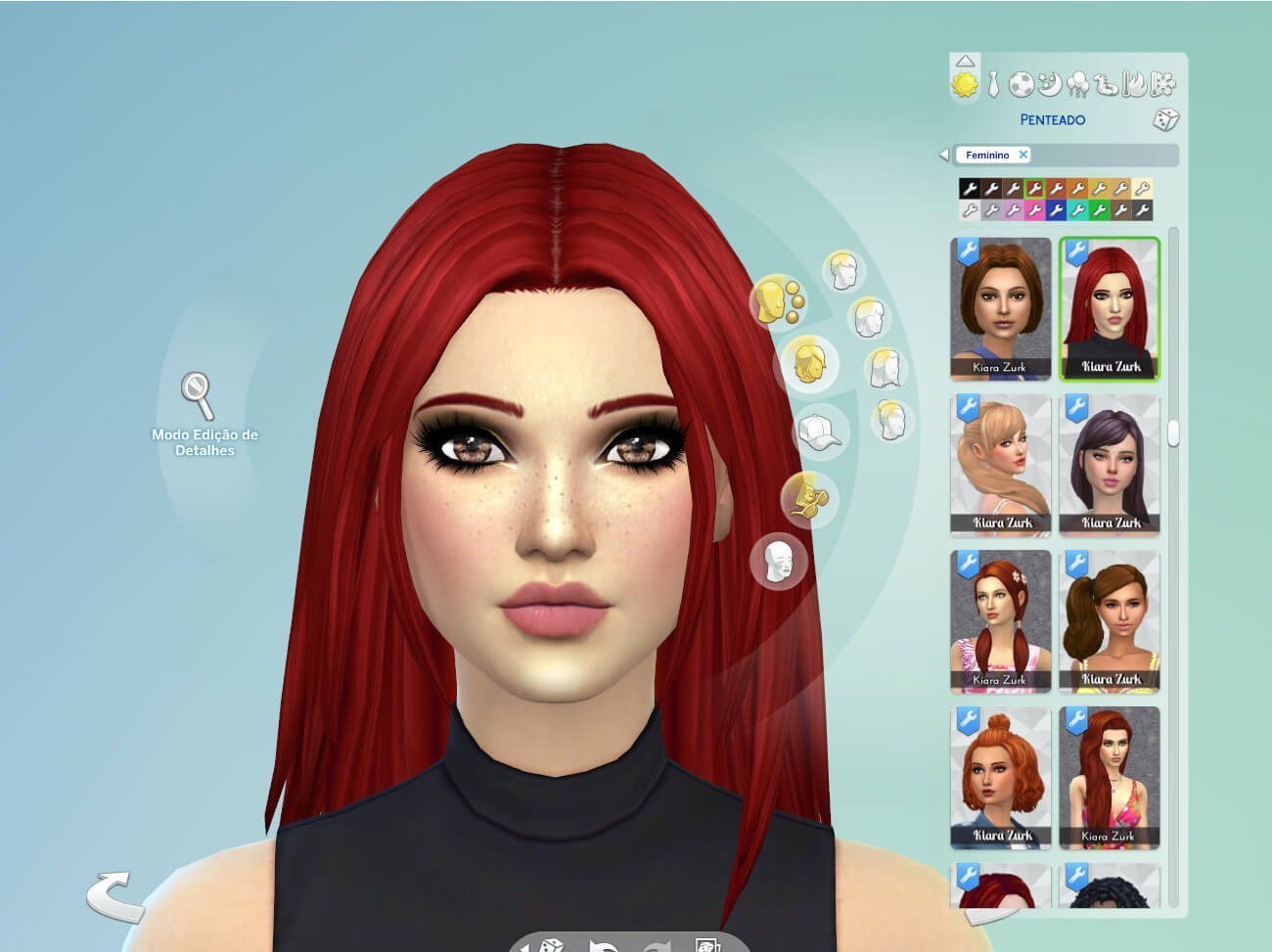Switch to the hot weather thermometer tab

pyautogui.click(x=1132, y=84)
